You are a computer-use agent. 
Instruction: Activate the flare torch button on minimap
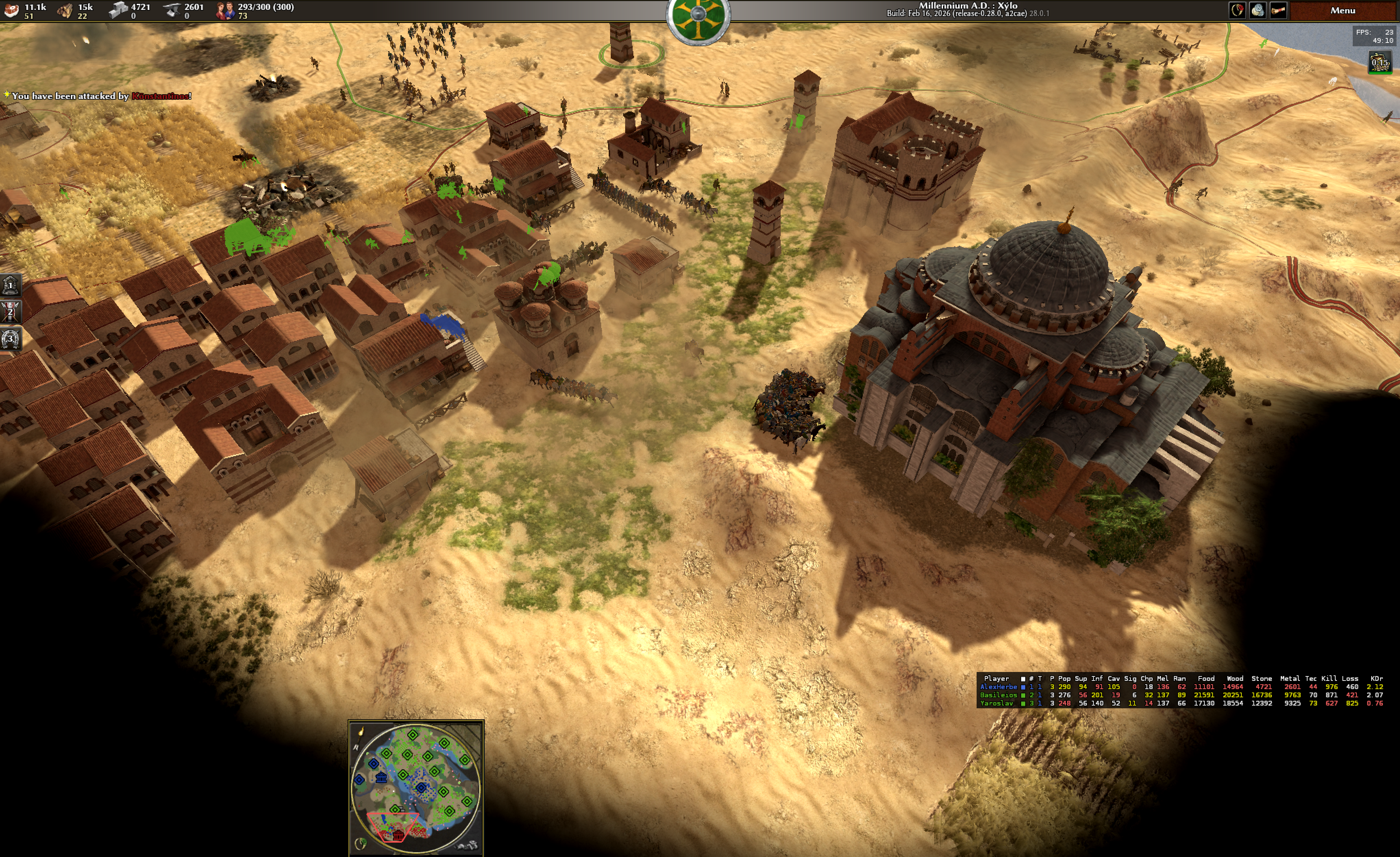[361, 731]
